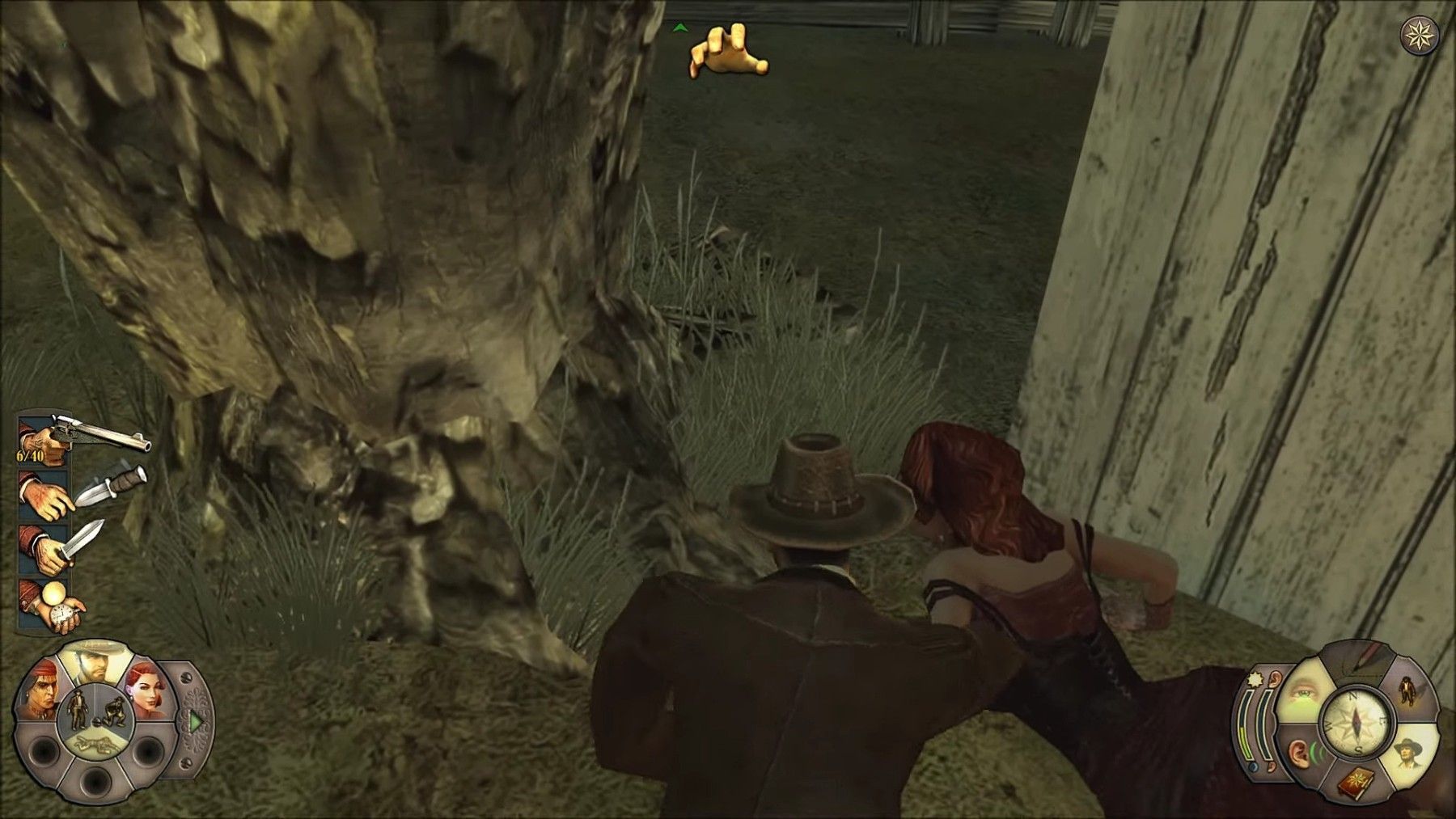Set stance to standing

pyautogui.click(x=78, y=708)
